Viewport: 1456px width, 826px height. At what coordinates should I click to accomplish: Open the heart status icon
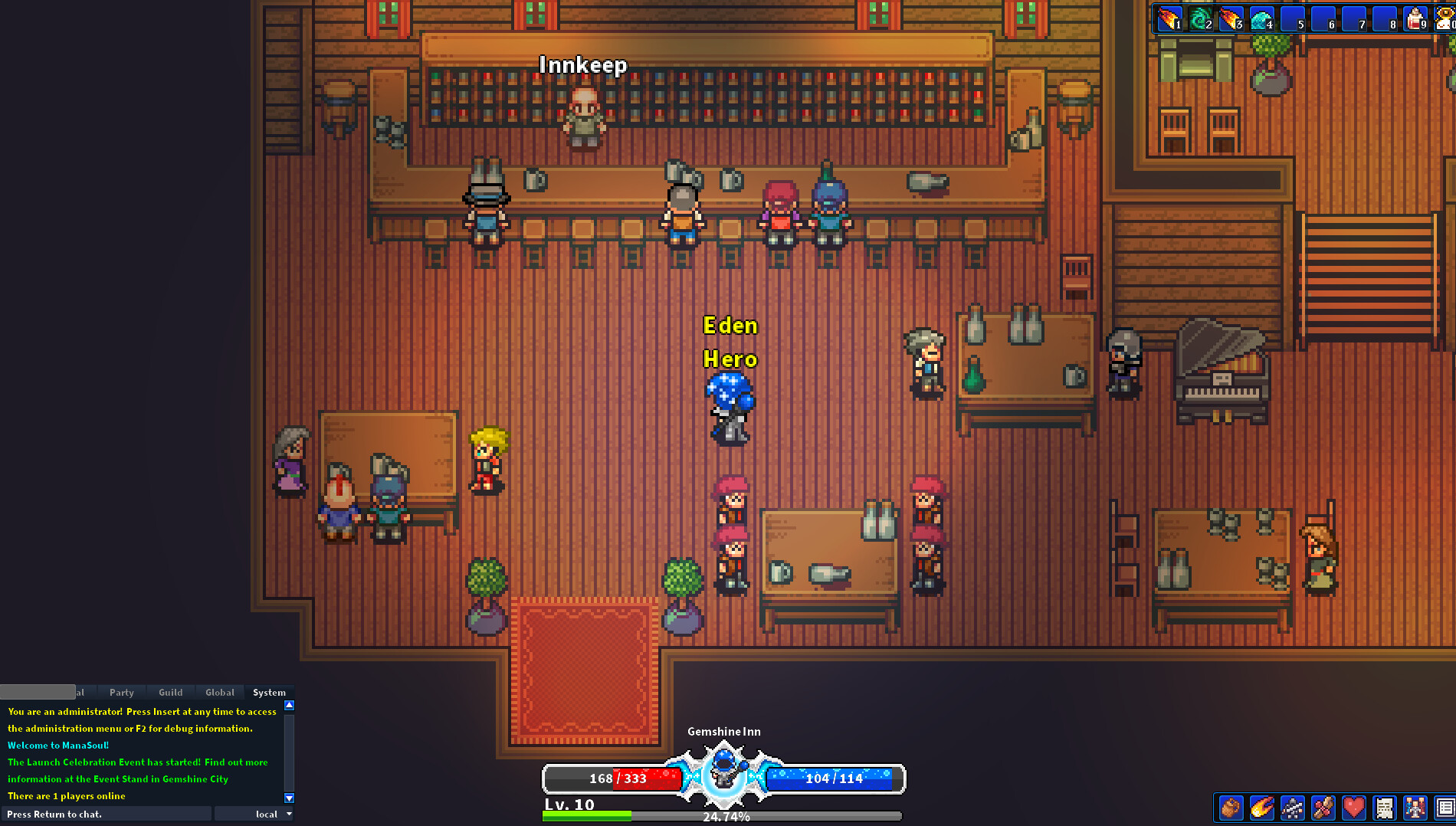tap(1354, 808)
